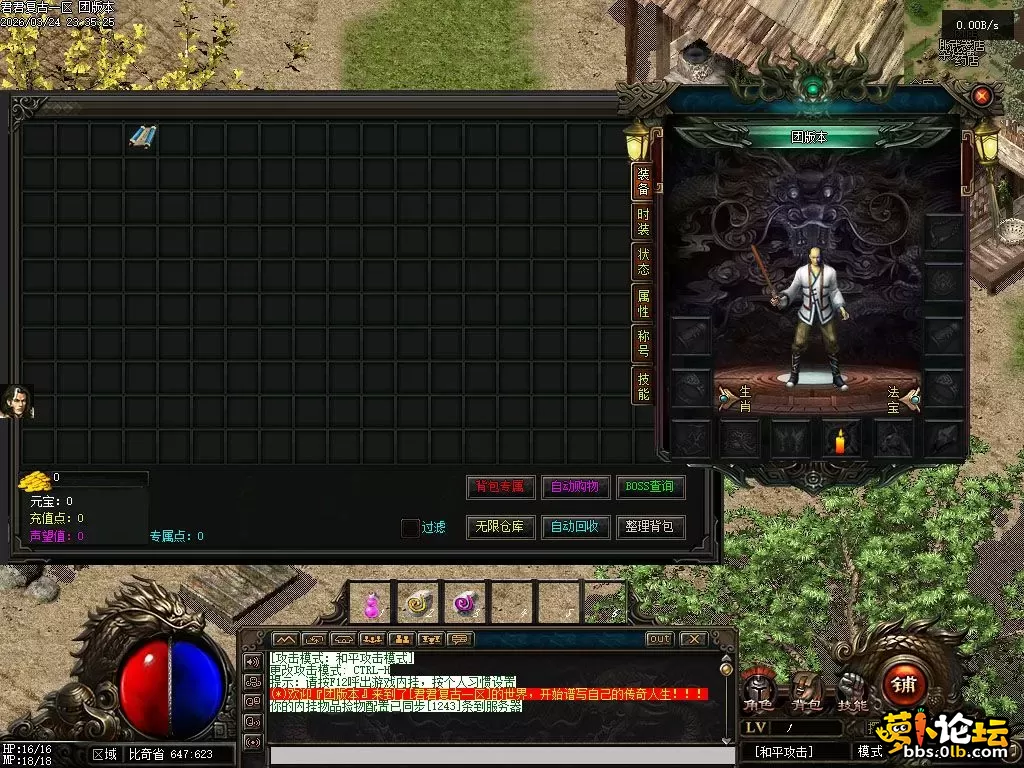Select the candle equipment slot

coord(840,439)
